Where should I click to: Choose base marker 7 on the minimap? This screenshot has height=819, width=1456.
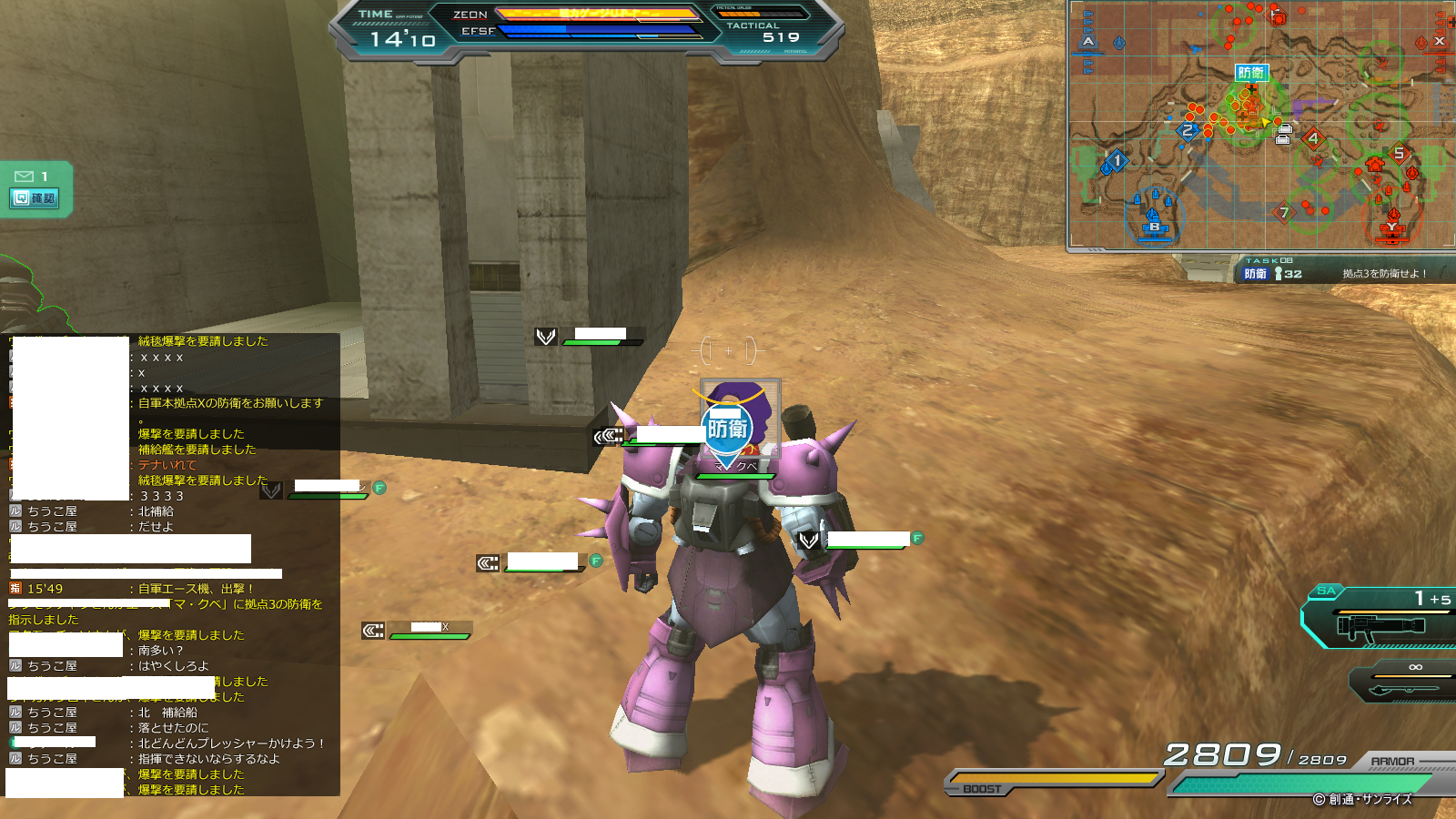tap(1283, 212)
